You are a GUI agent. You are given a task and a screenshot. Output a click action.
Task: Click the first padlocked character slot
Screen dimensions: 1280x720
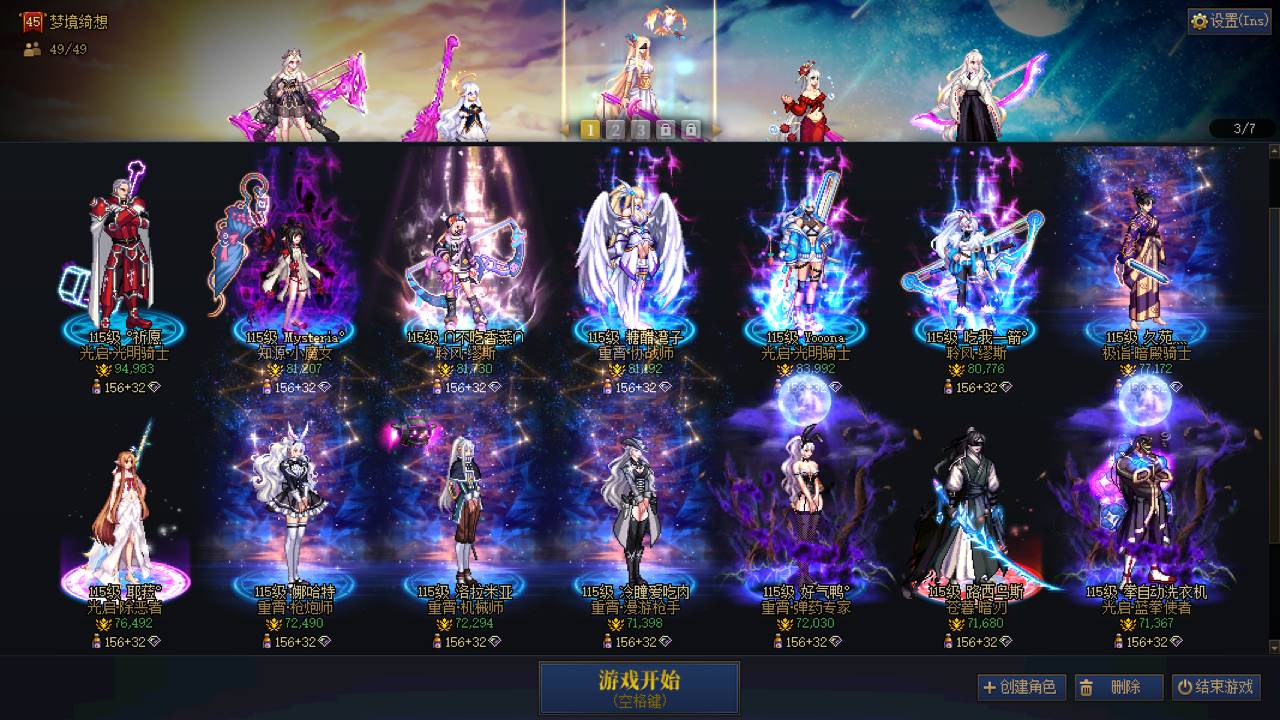[x=666, y=129]
